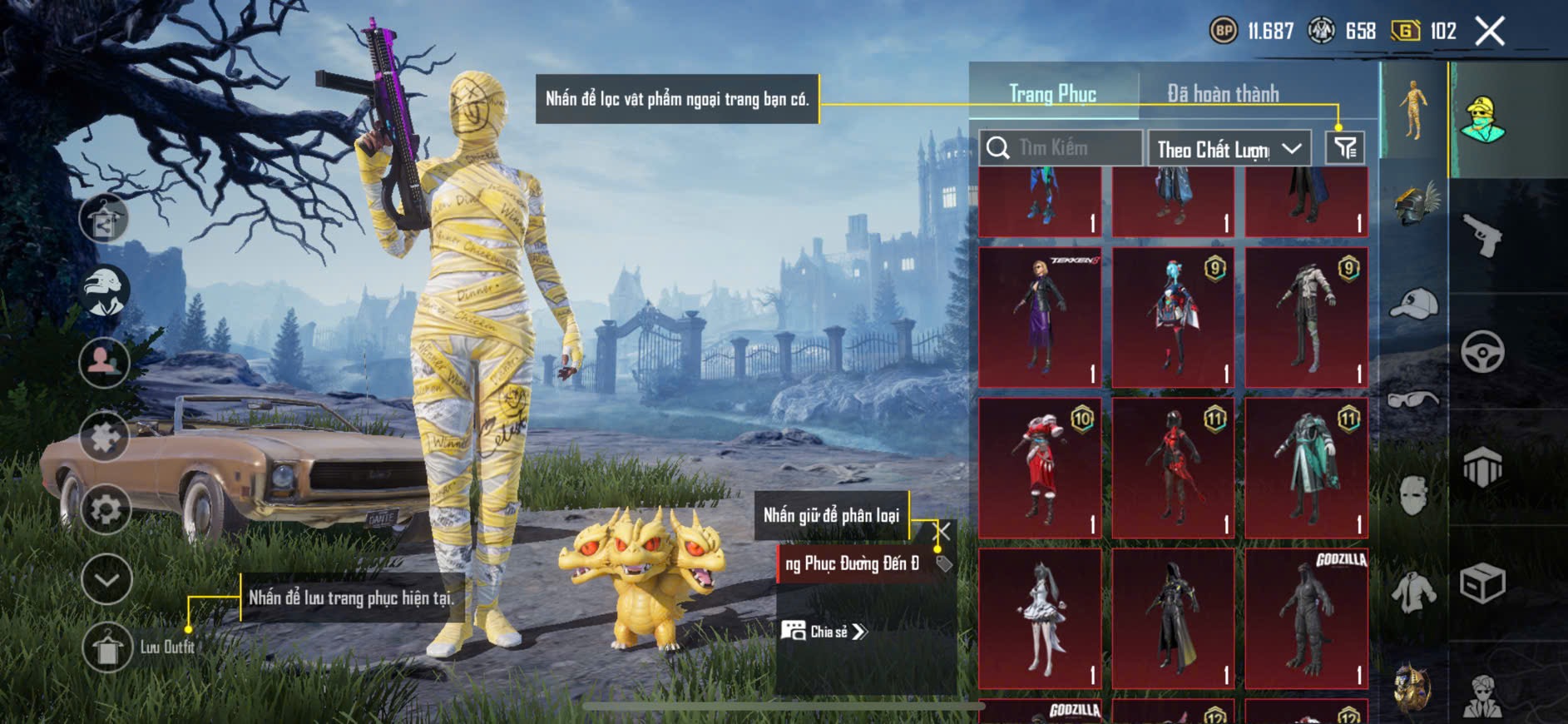Toggle the owned-items filter funnel icon
1568x724 pixels.
[1345, 148]
